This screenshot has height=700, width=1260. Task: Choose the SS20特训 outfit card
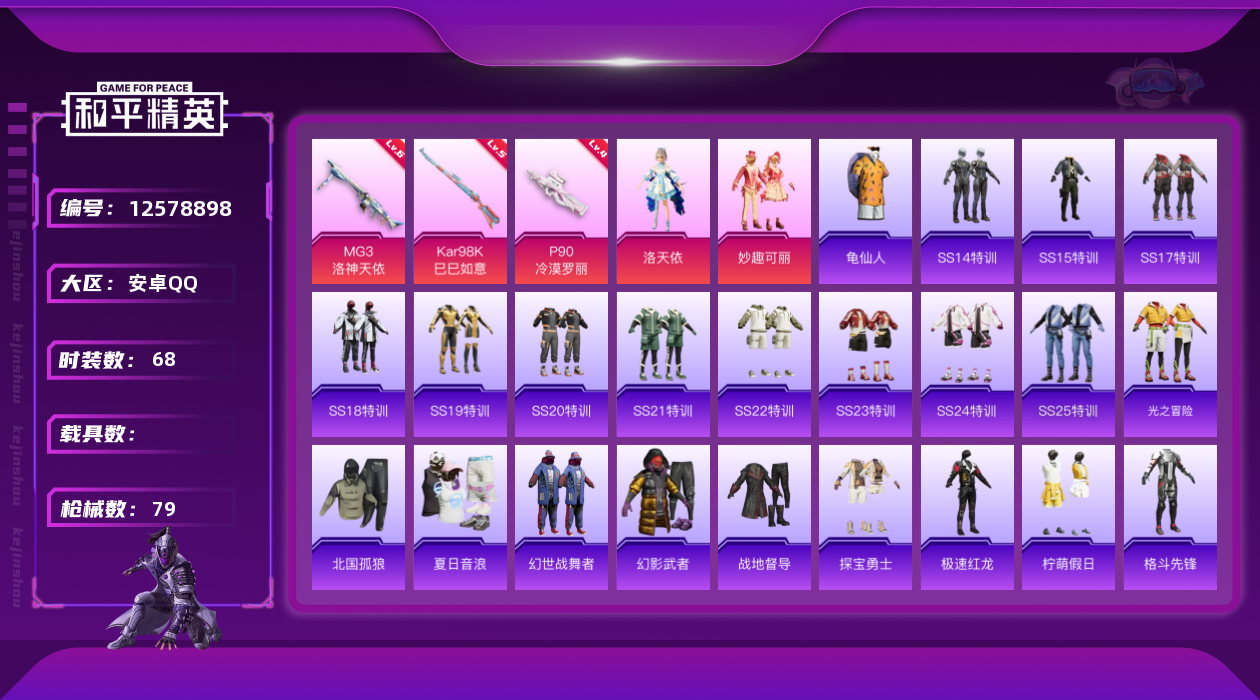(x=561, y=364)
